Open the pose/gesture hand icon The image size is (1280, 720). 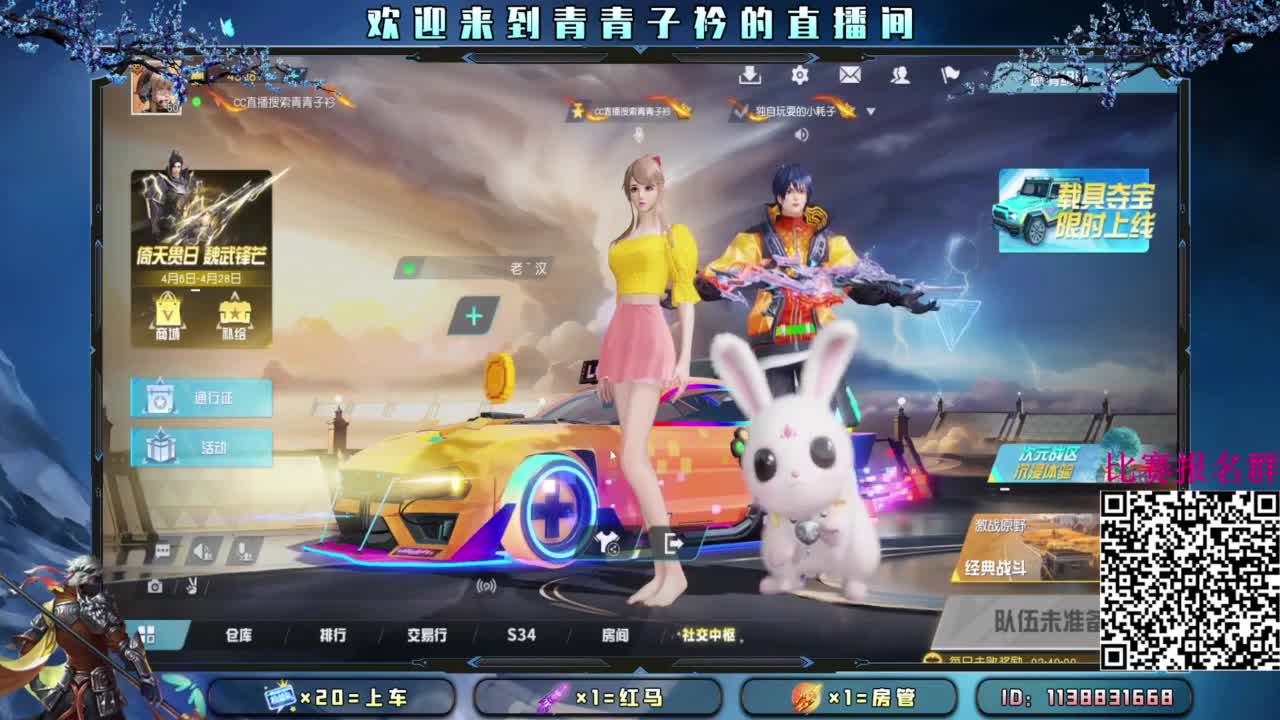pyautogui.click(x=192, y=587)
